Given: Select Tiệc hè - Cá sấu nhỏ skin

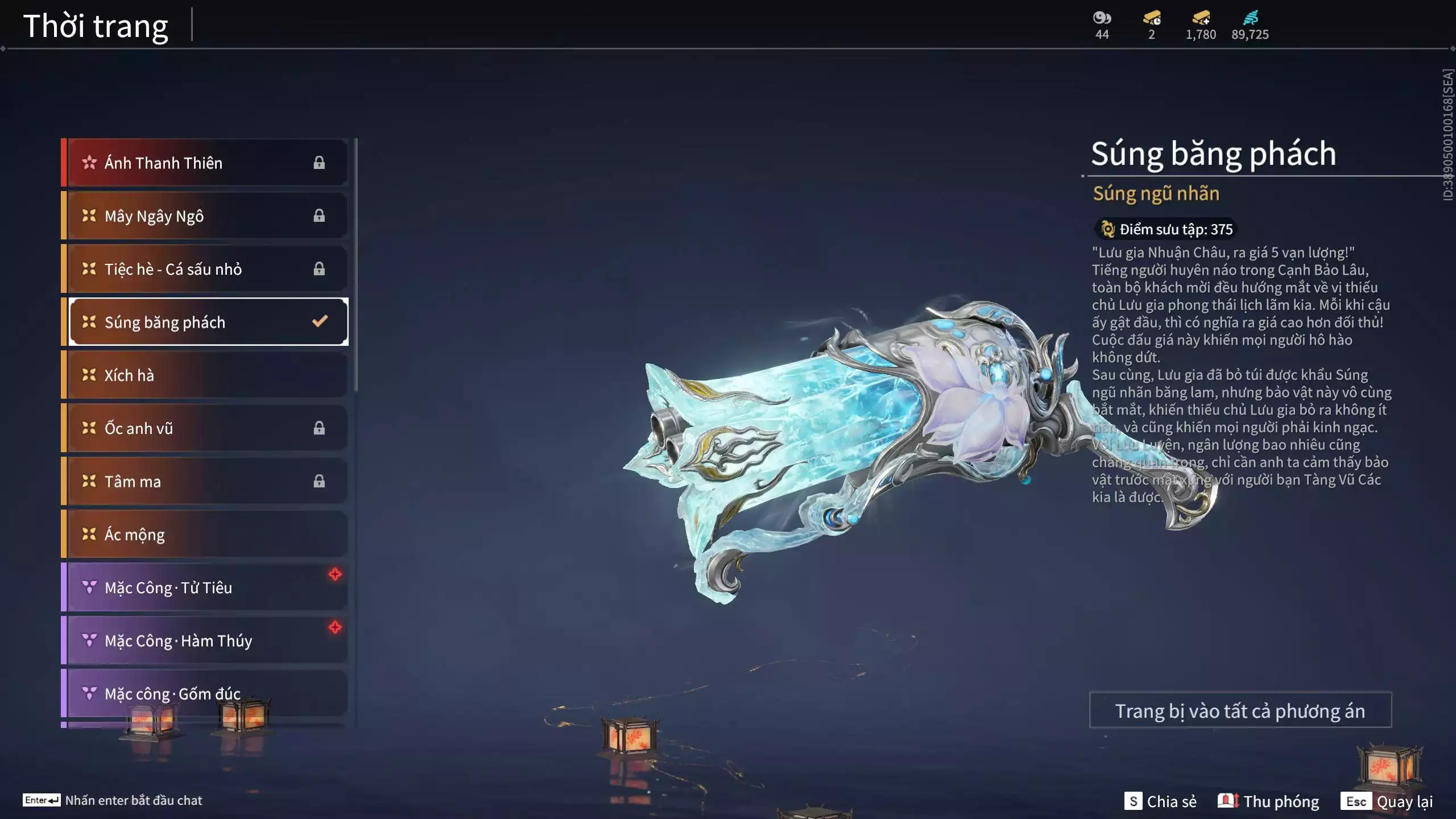Looking at the screenshot, I should 205,268.
